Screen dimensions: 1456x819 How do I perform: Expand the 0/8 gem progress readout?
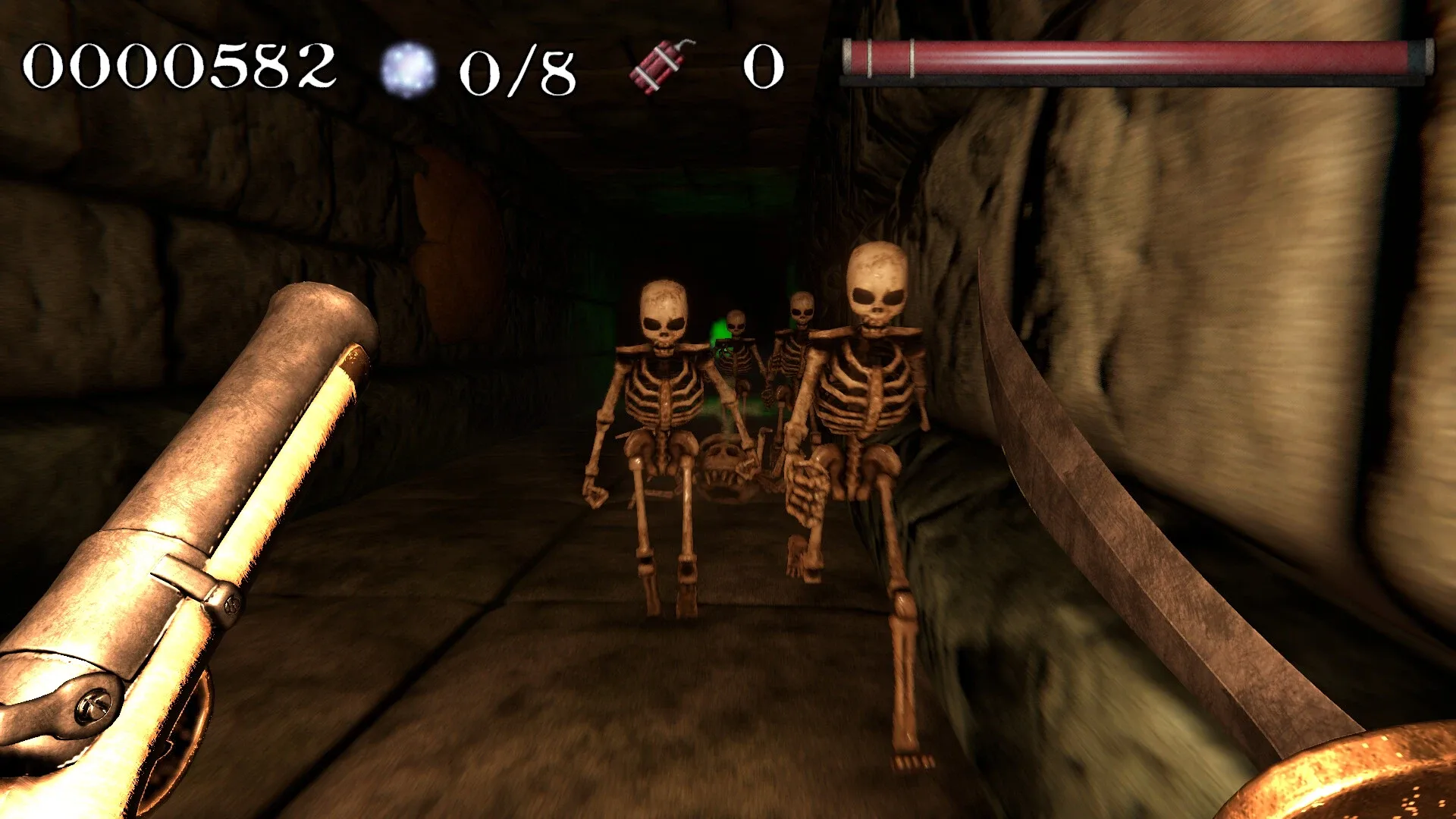point(519,68)
